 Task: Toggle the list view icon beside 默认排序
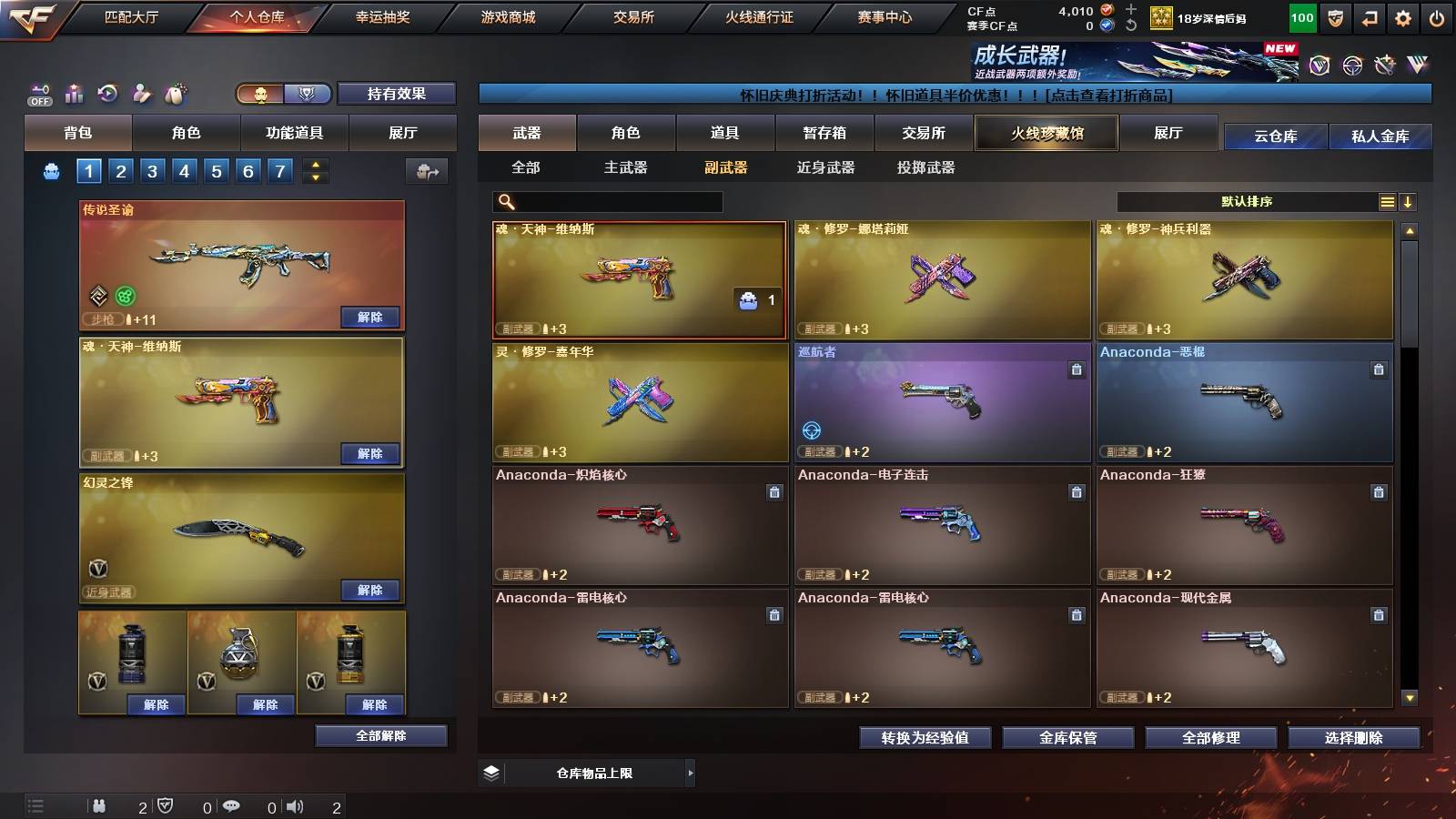click(x=1387, y=201)
